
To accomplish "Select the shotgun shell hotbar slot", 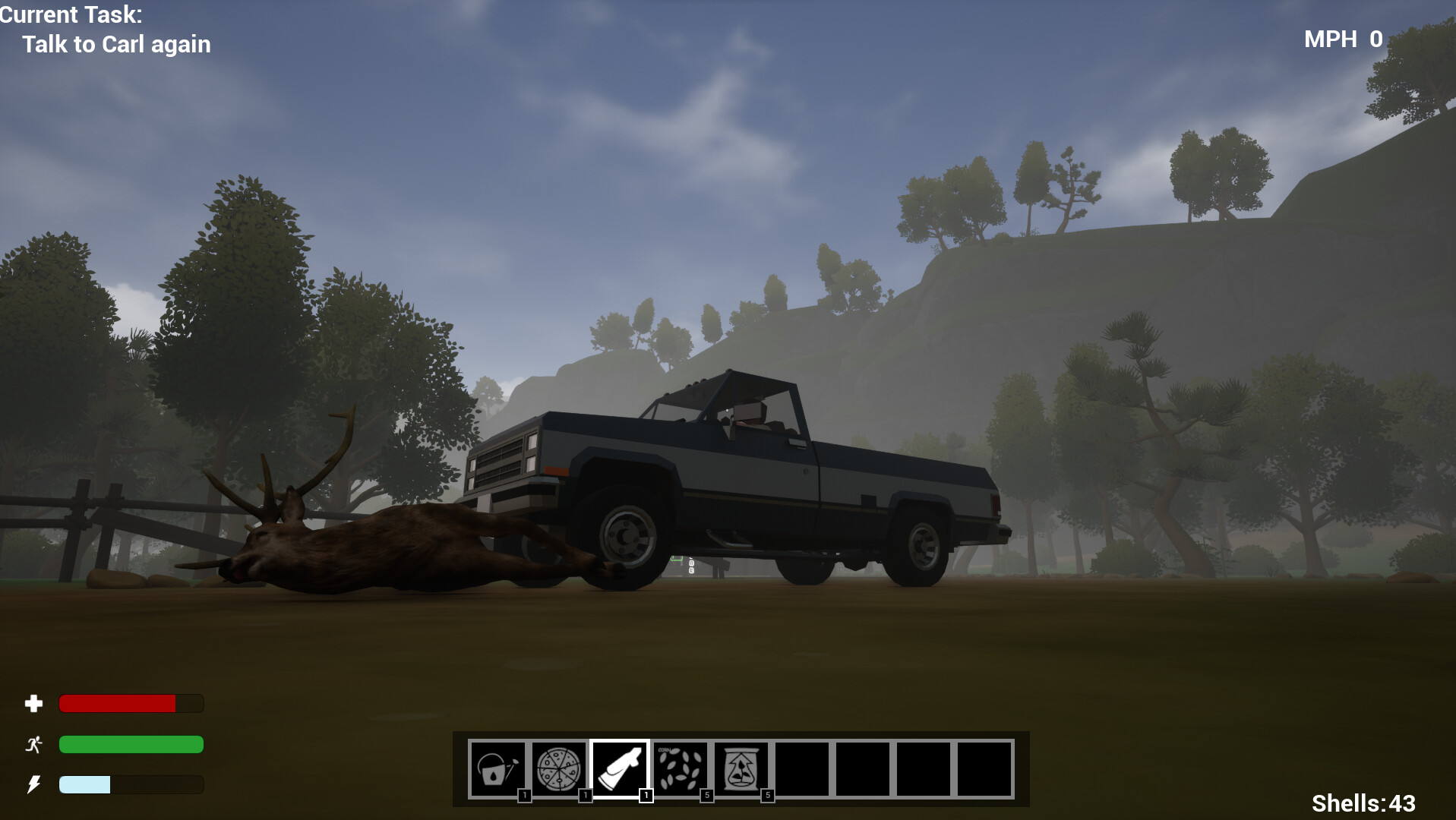I will 619,768.
